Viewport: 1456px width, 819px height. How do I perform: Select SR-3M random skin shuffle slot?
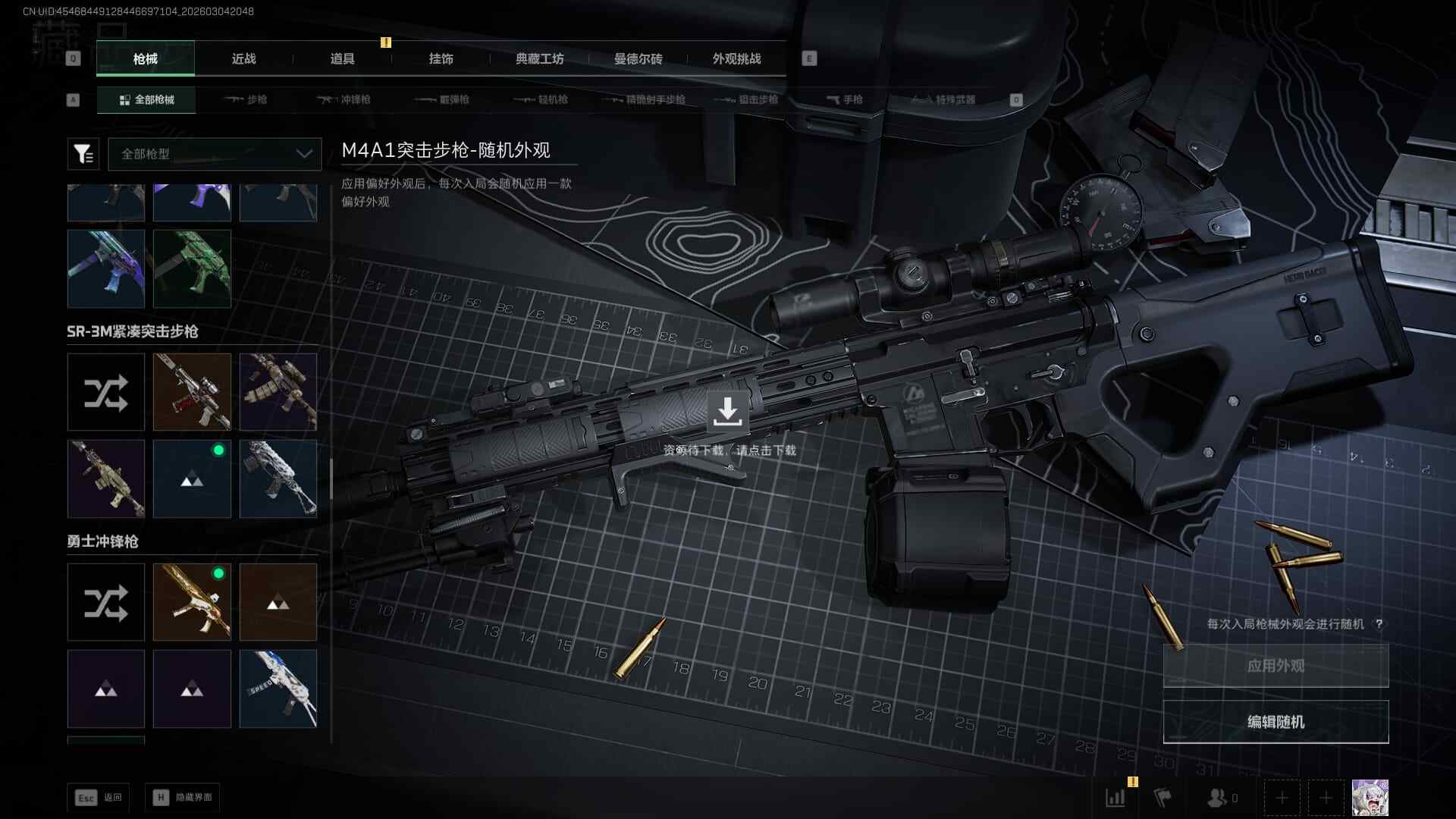[106, 392]
